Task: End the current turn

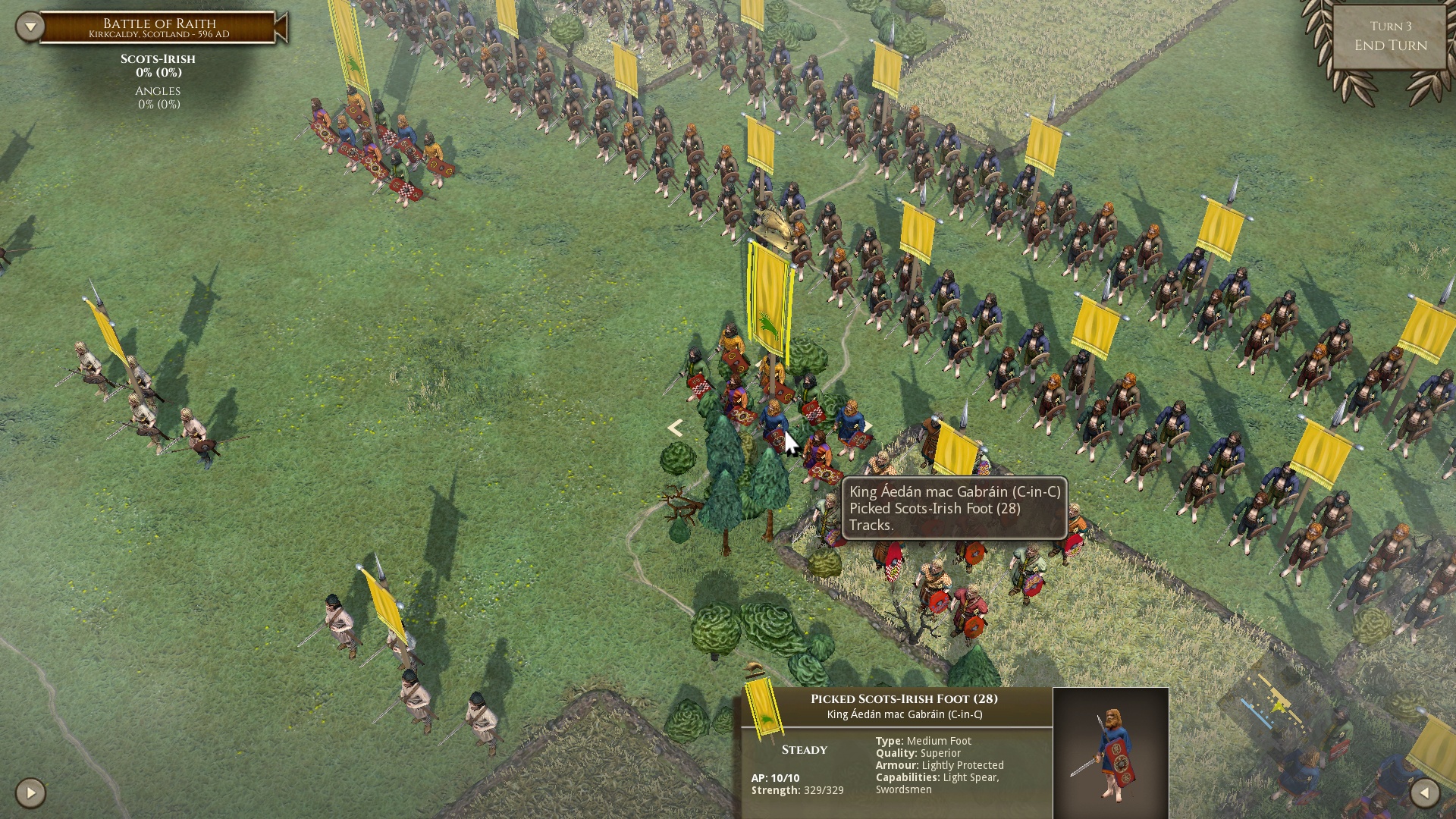Action: tap(1390, 37)
